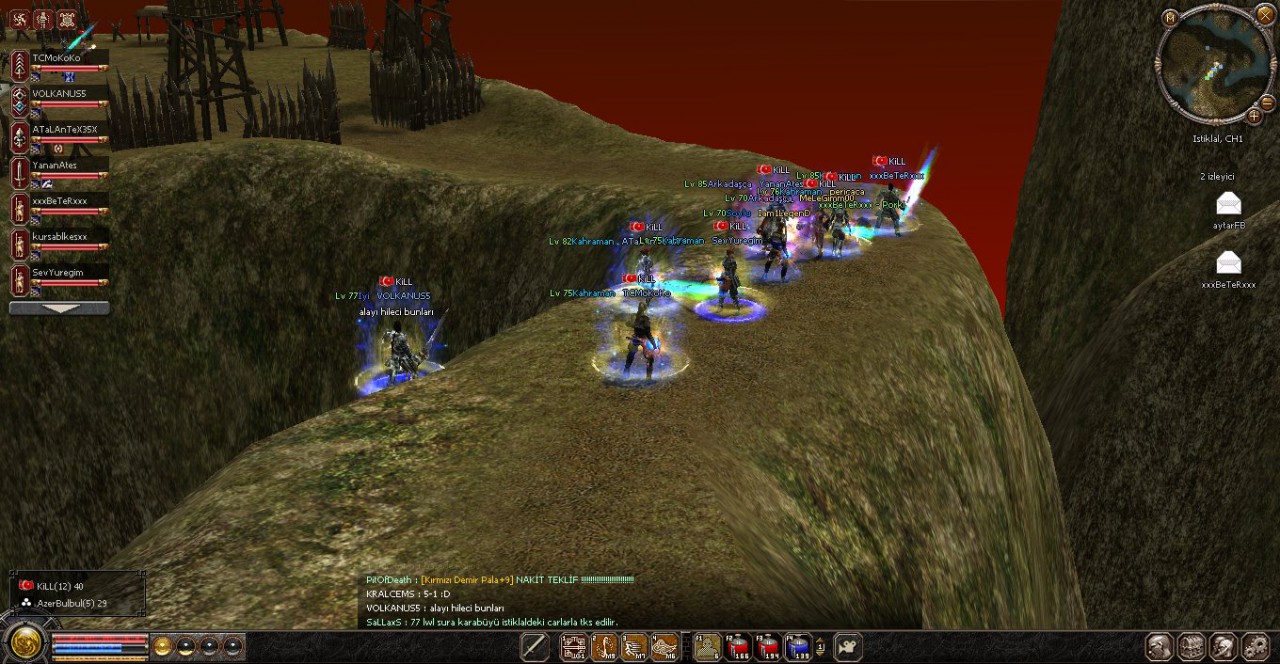Toggle the camera mode button
Image resolution: width=1280 pixels, height=664 pixels.
pos(848,648)
